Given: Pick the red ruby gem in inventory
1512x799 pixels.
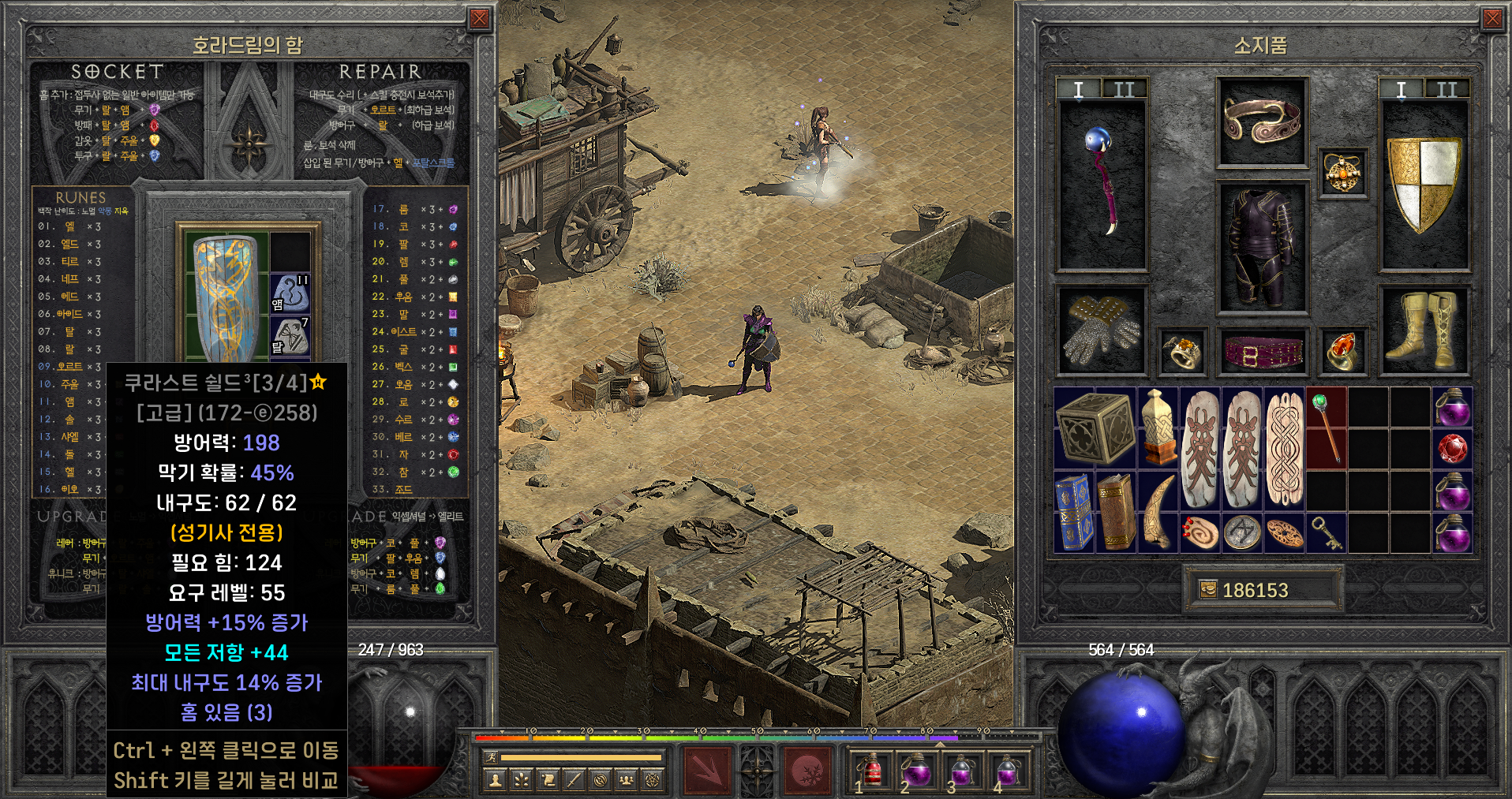Looking at the screenshot, I should (1451, 450).
